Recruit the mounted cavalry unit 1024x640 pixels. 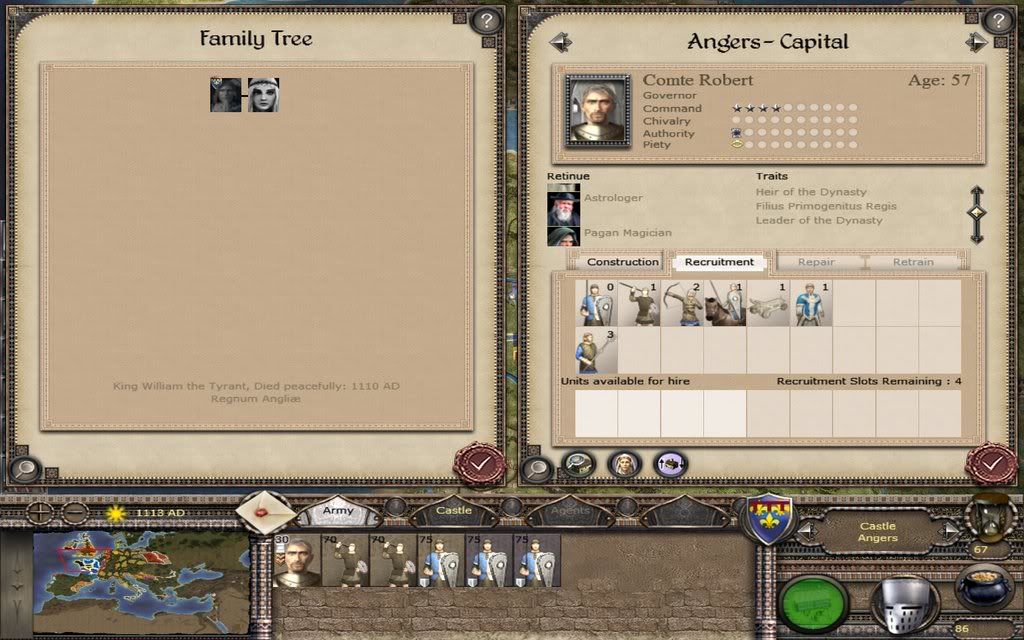726,304
